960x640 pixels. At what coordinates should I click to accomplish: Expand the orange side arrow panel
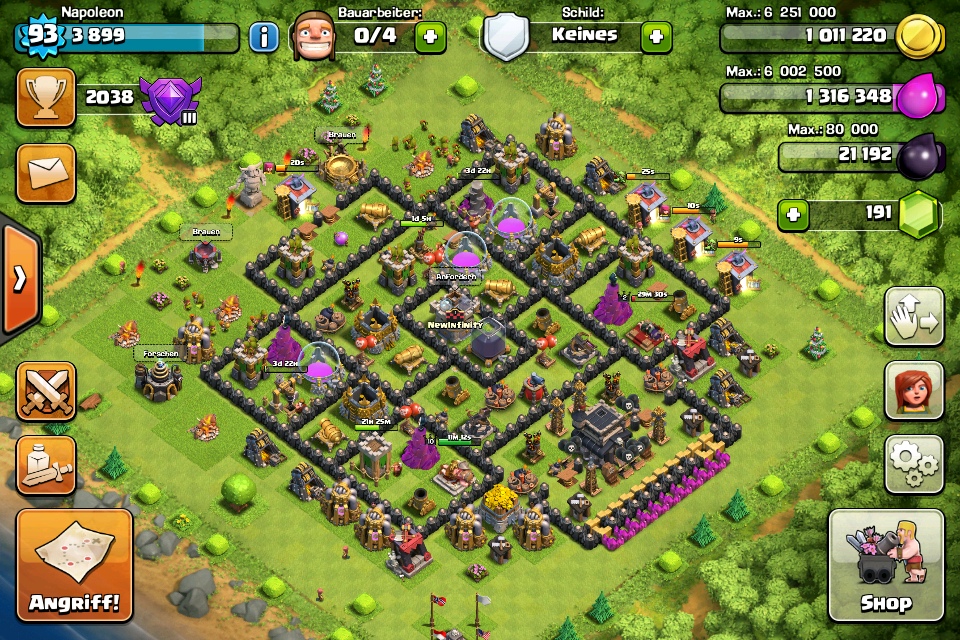pos(19,278)
